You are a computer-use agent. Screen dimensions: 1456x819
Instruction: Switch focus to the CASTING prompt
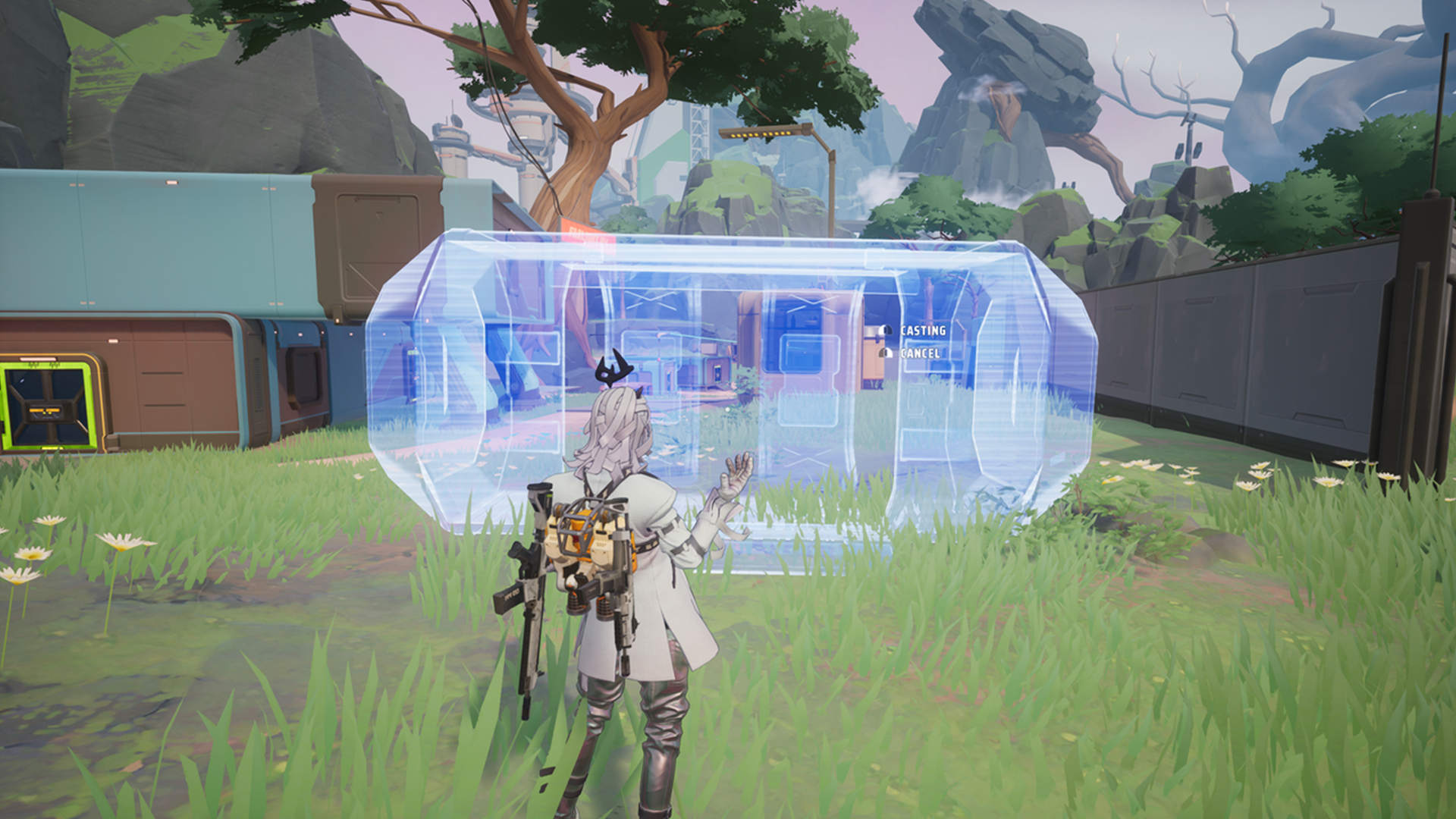click(921, 331)
